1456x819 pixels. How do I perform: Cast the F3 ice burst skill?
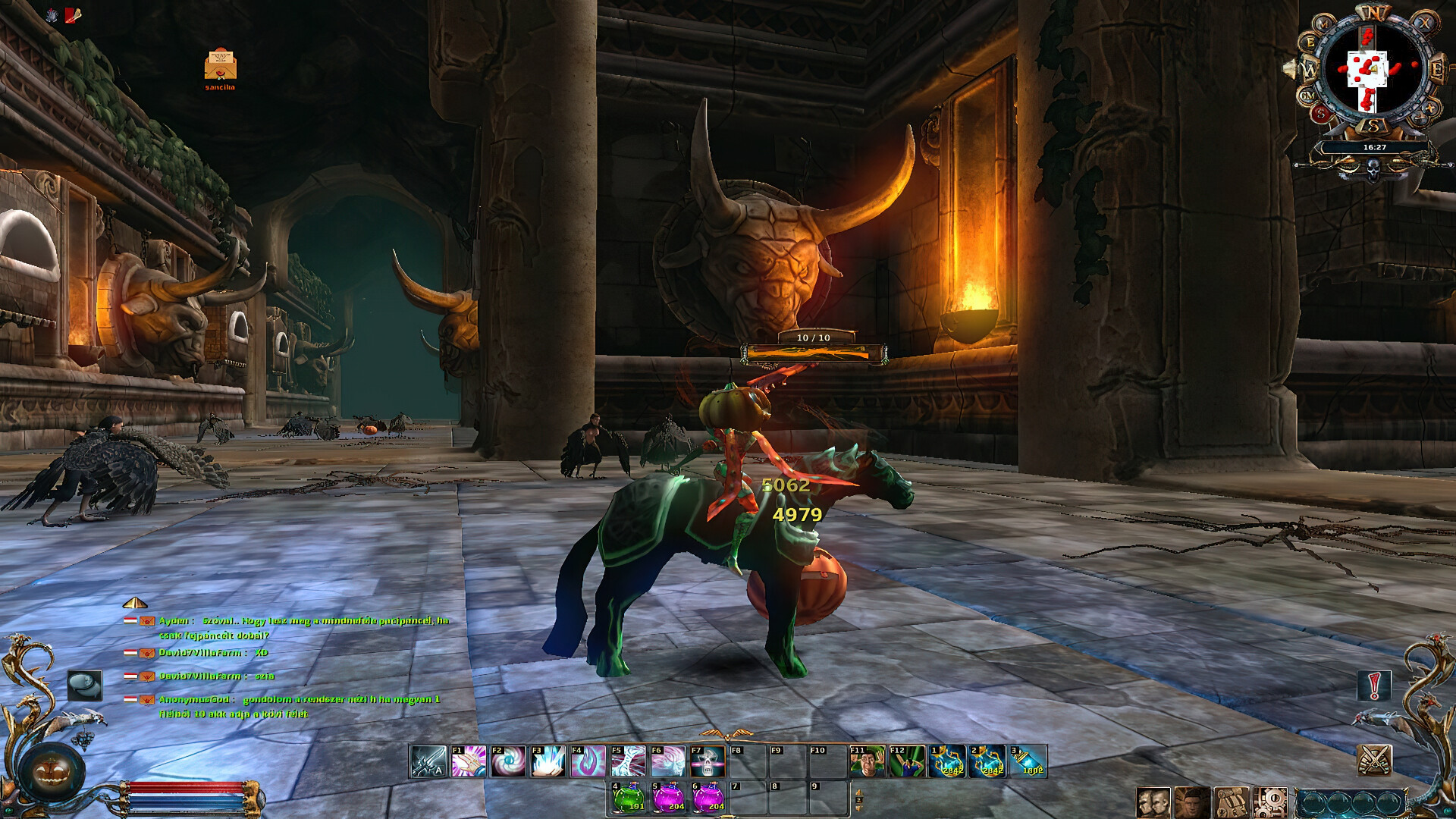click(549, 760)
